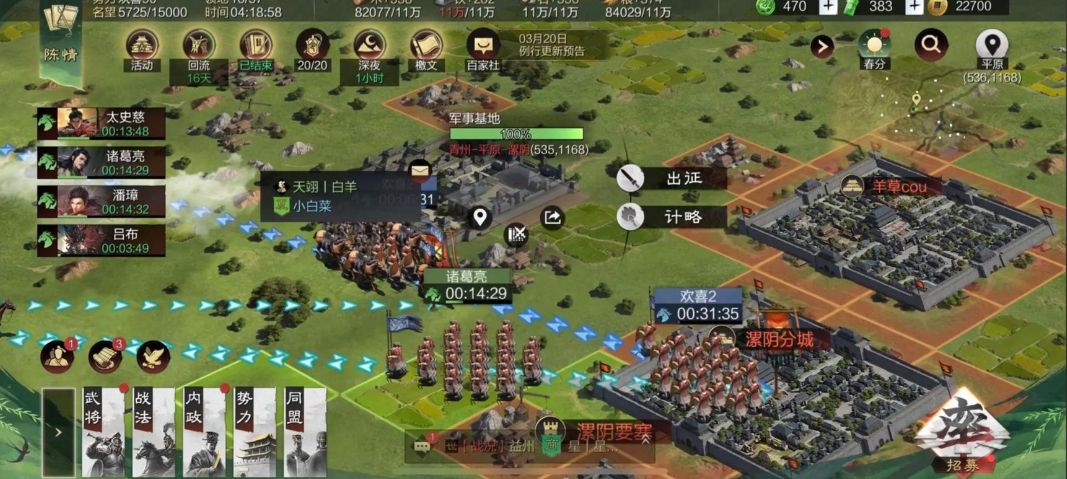Open the 檄文 proclamation scroll icon
The height and width of the screenshot is (479, 1067).
427,47
